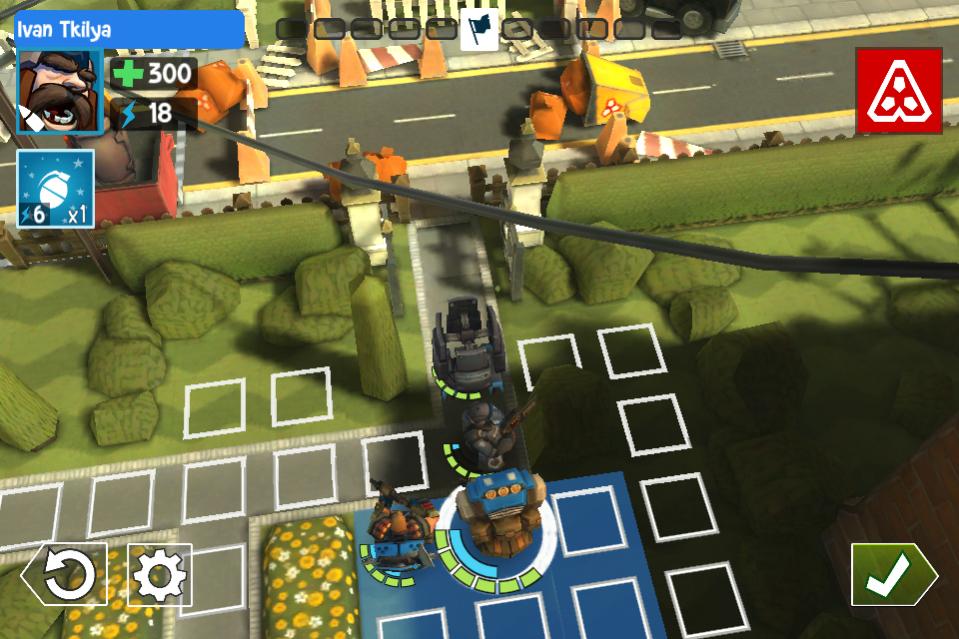Select the flag marker on the turn tracker
Screen dimensions: 959x639
[x=479, y=29]
